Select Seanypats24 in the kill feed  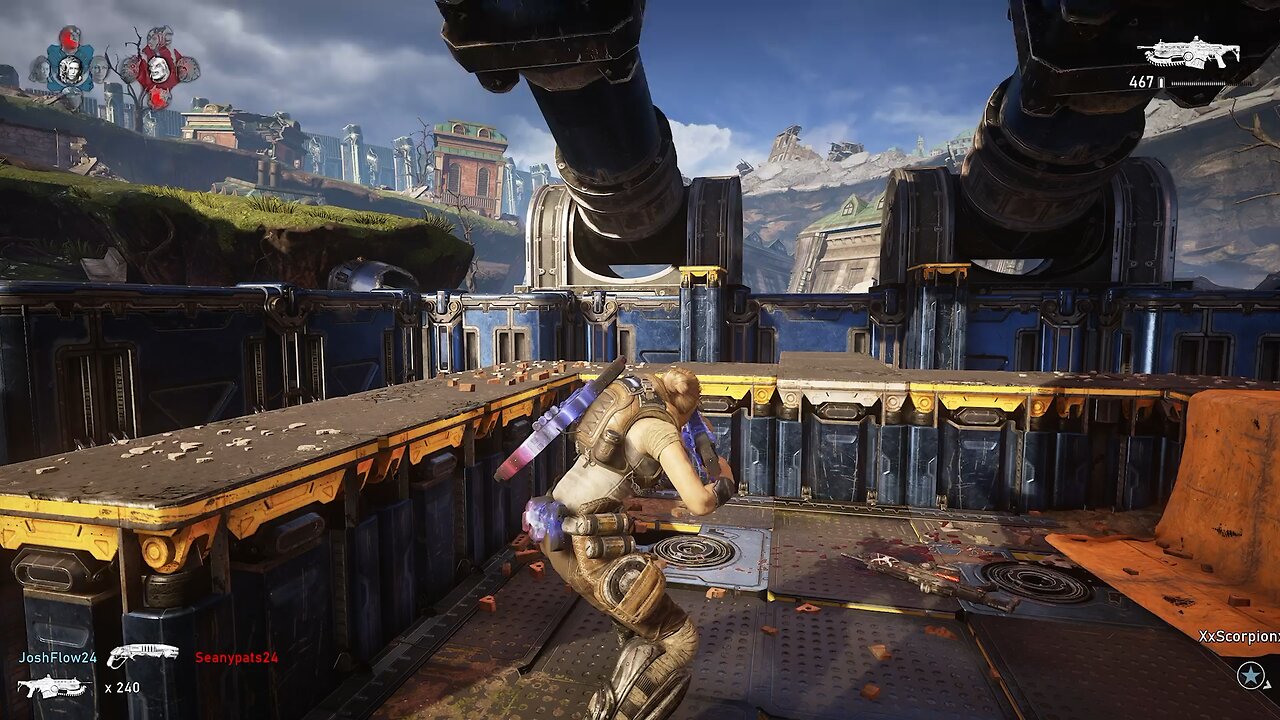236,657
